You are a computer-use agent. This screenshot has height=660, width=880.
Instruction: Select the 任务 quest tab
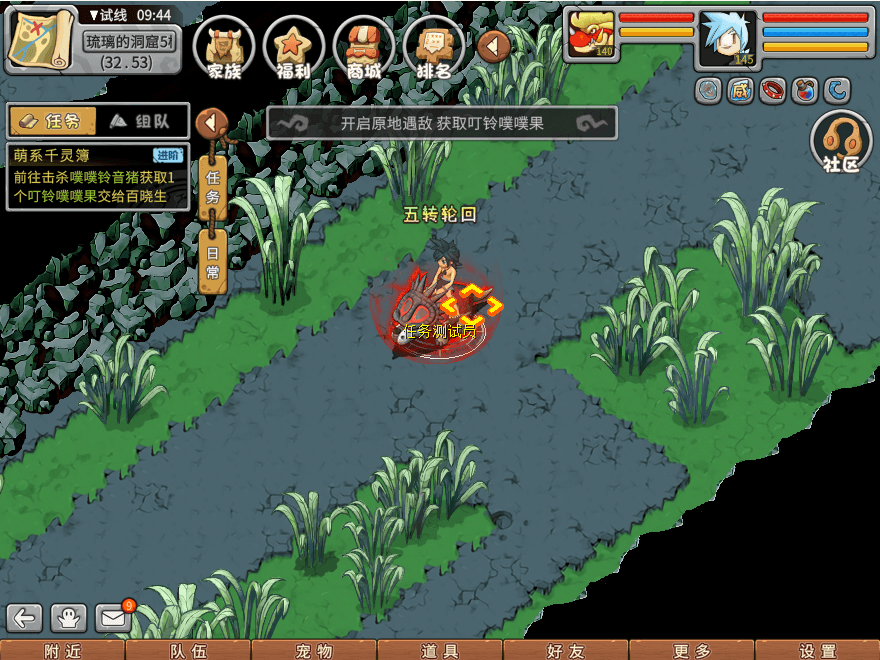tap(52, 121)
